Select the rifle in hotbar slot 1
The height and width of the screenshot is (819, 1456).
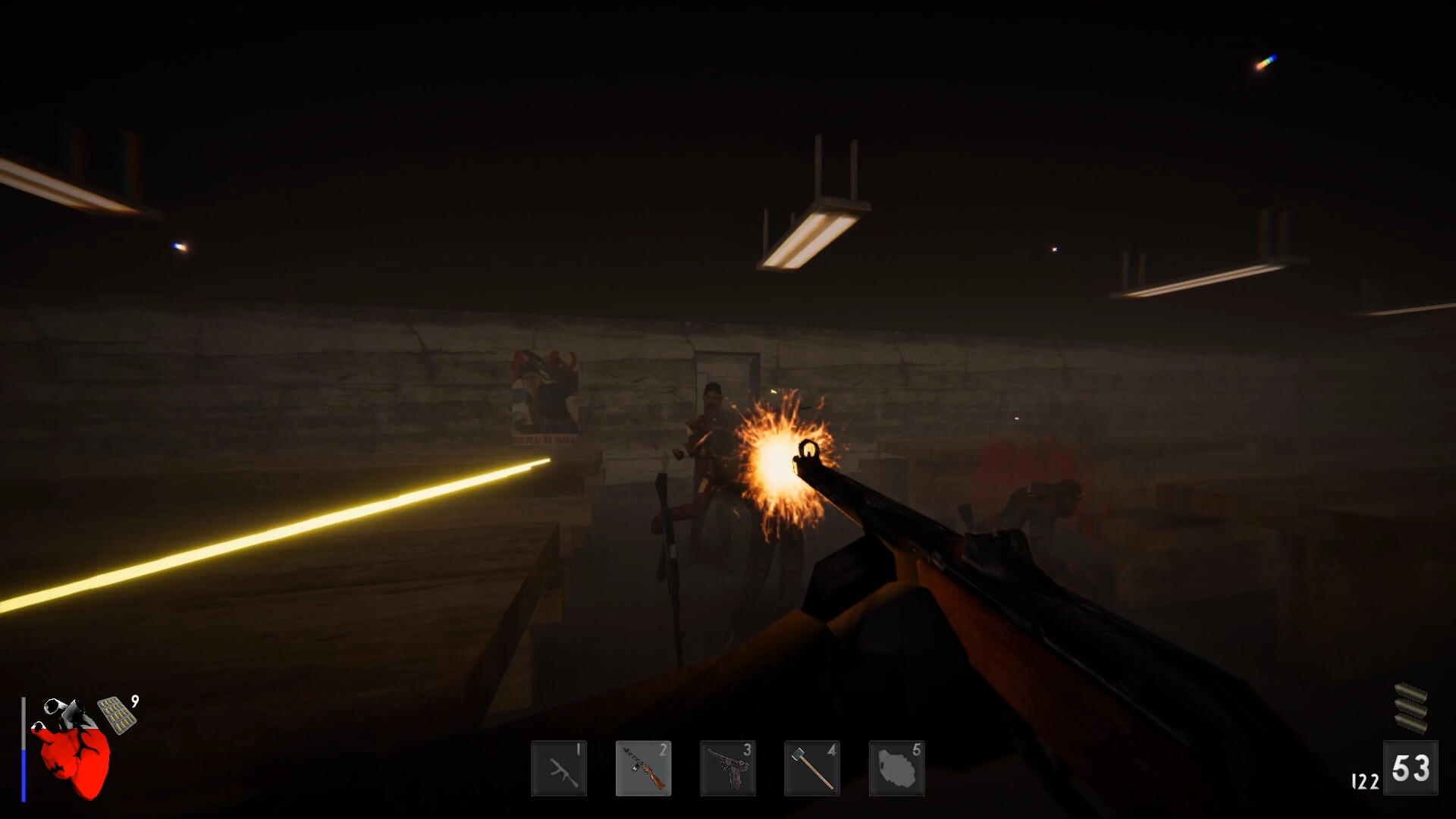point(559,768)
